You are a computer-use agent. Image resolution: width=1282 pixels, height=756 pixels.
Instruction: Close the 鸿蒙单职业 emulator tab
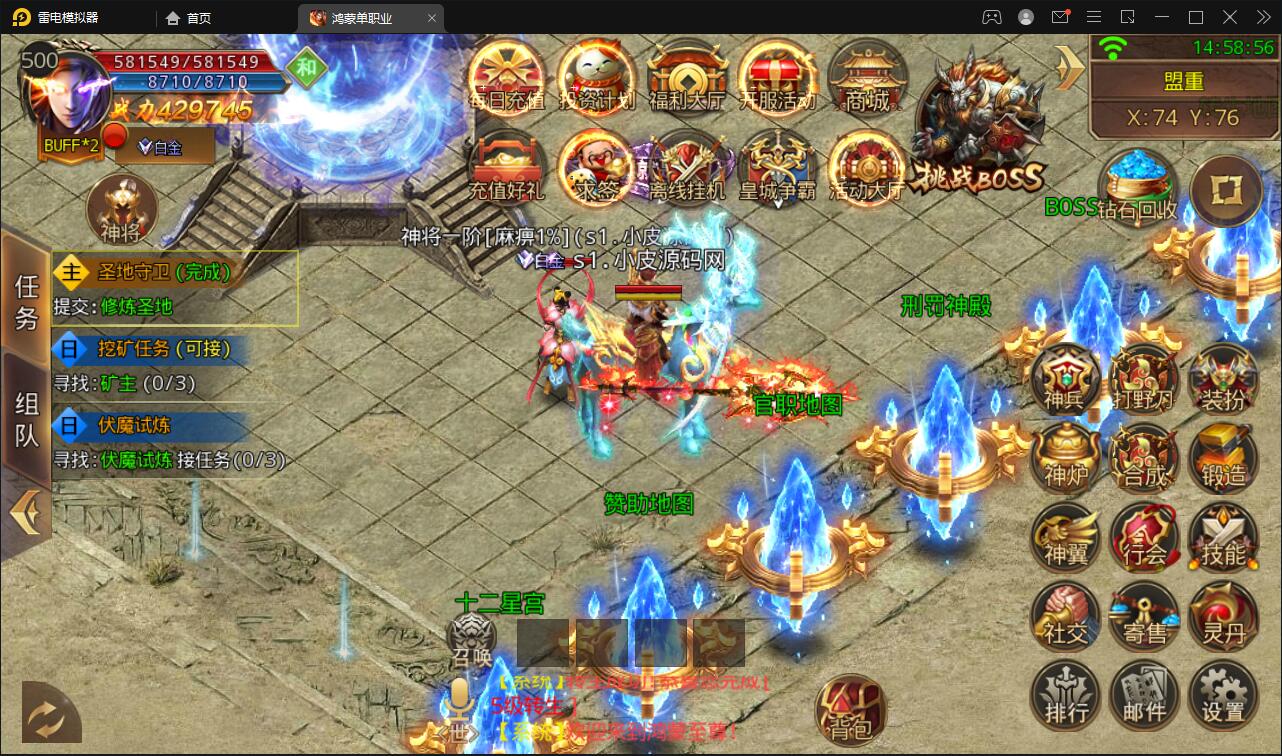click(x=432, y=18)
